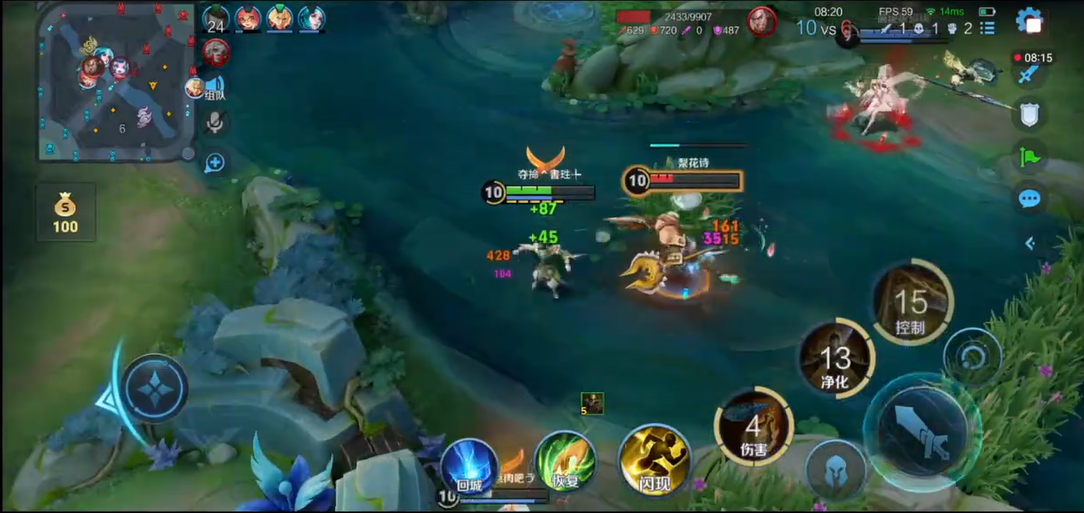Open the gold shop (100 coins)

[x=65, y=212]
